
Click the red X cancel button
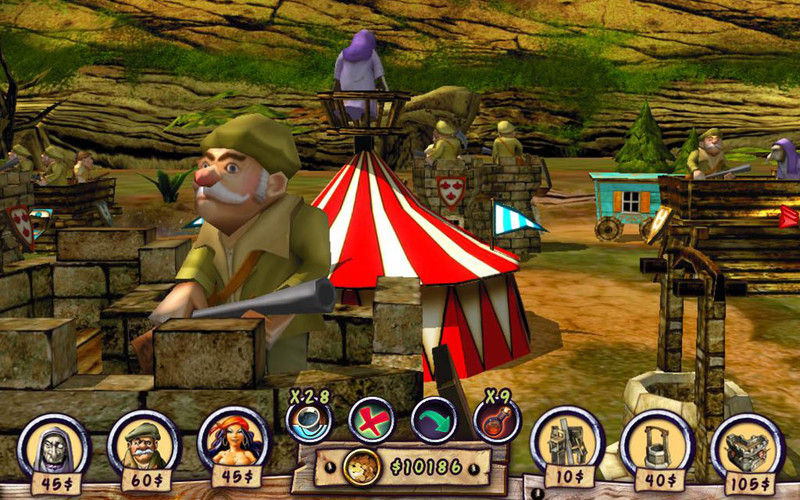point(371,420)
